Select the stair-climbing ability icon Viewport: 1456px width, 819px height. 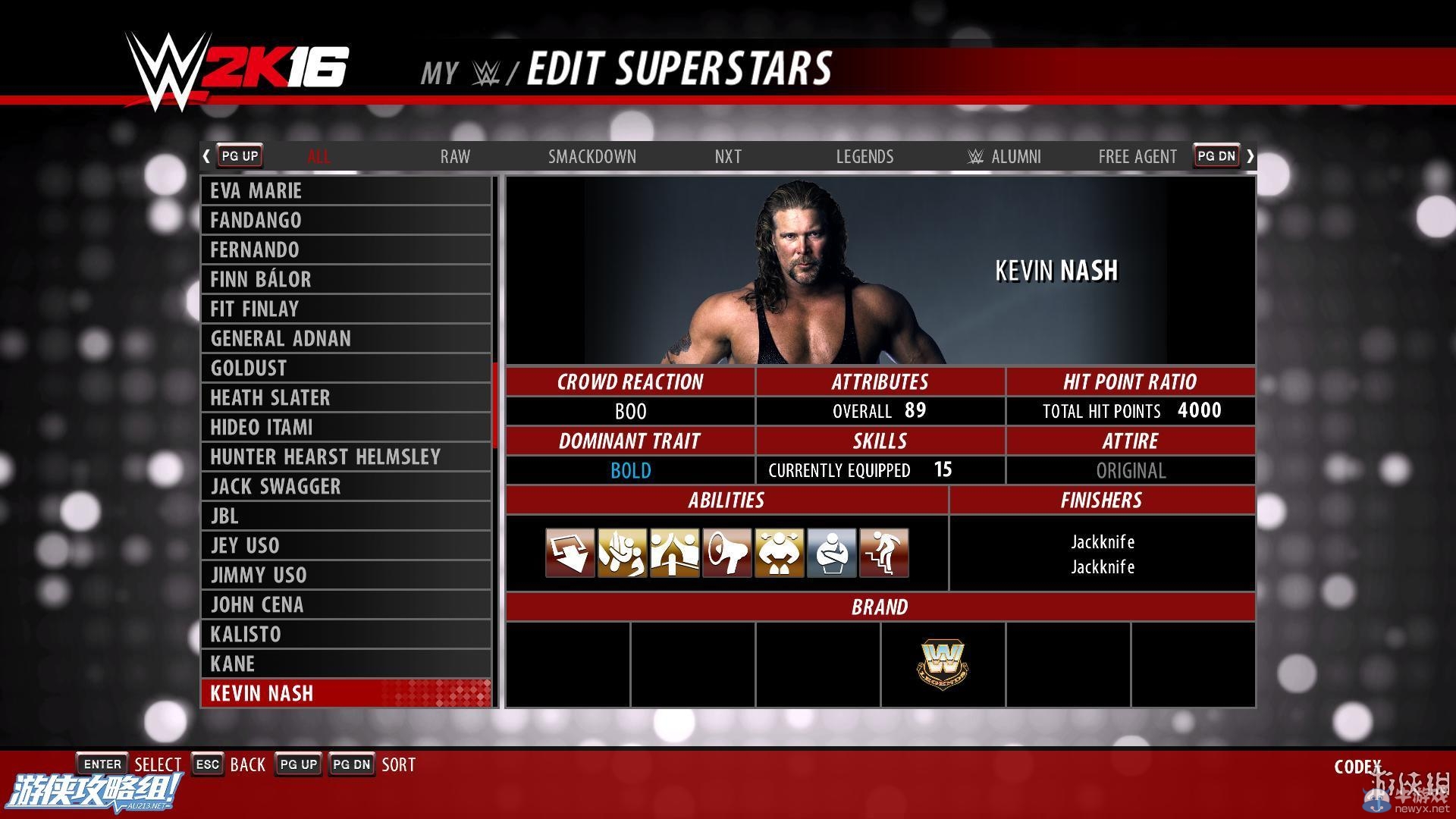coord(883,552)
